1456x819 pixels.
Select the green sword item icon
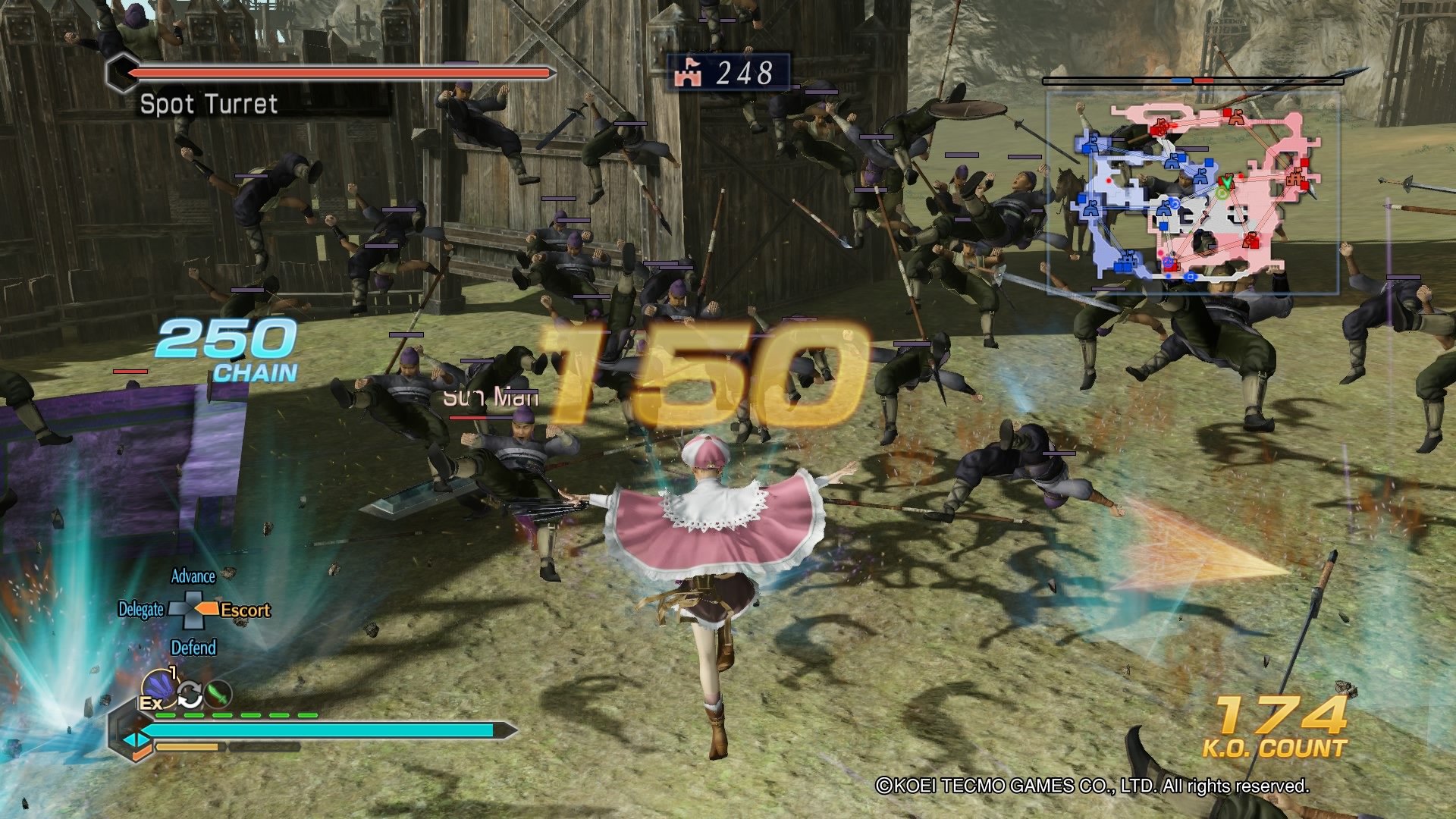tap(218, 692)
